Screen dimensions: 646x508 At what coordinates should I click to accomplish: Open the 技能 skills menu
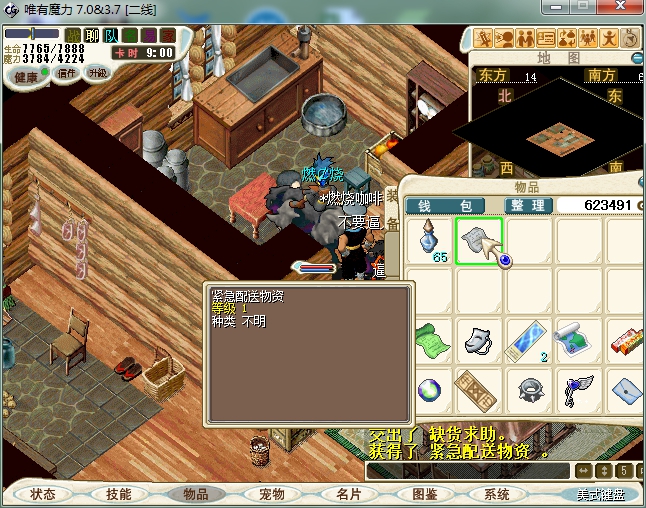118,494
